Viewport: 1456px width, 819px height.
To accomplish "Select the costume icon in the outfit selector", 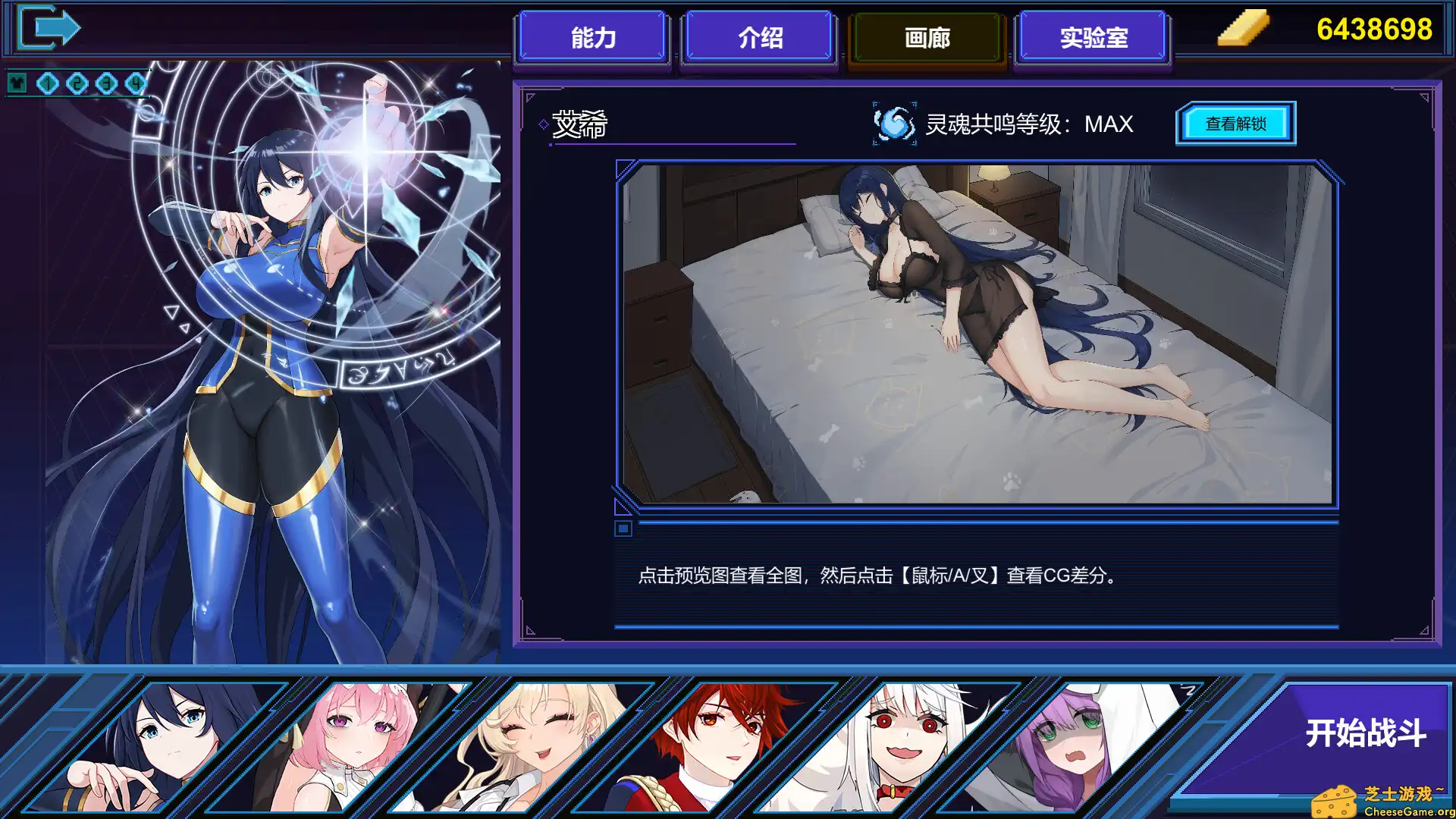I will [17, 82].
